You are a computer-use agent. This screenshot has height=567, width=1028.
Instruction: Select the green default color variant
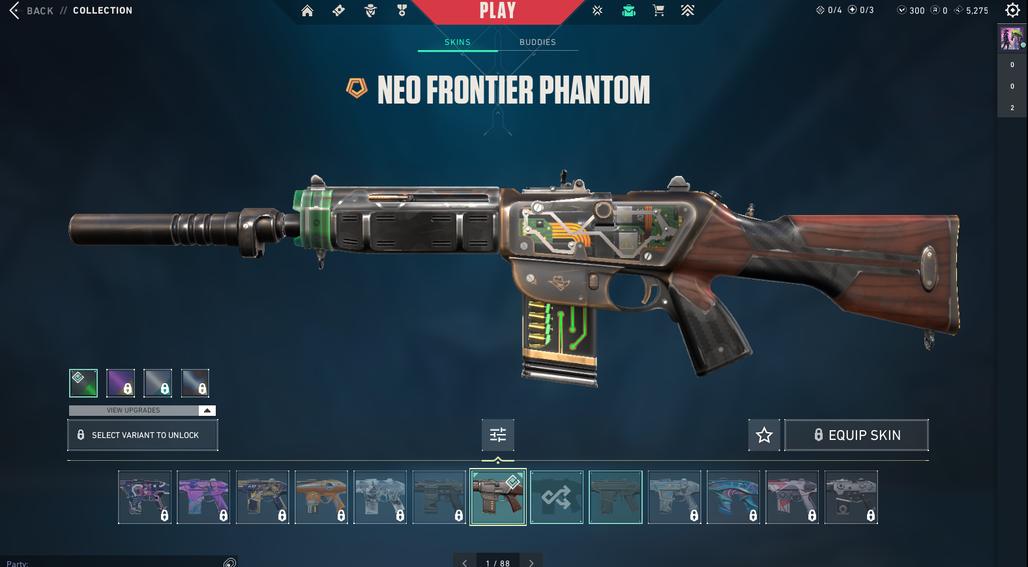pyautogui.click(x=83, y=383)
